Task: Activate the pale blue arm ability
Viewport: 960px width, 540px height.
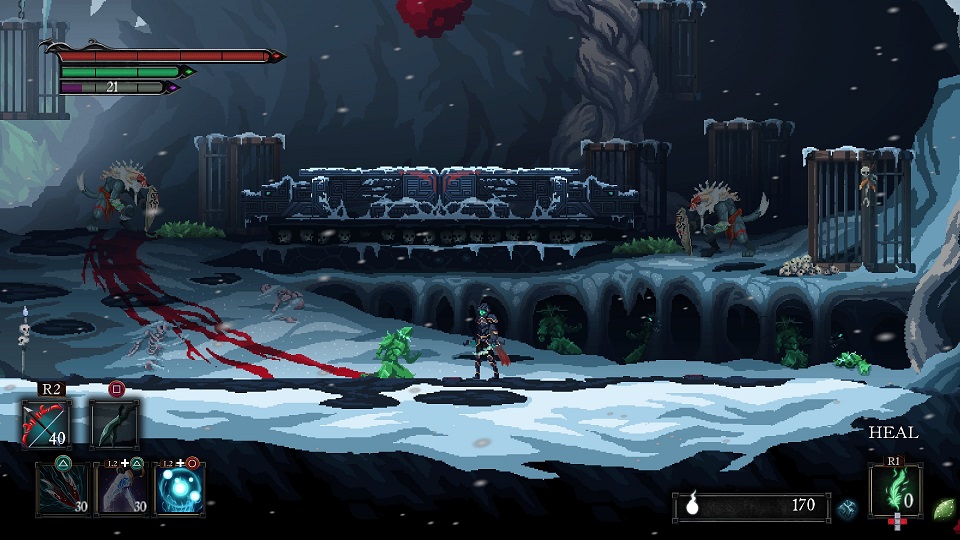Action: 122,490
